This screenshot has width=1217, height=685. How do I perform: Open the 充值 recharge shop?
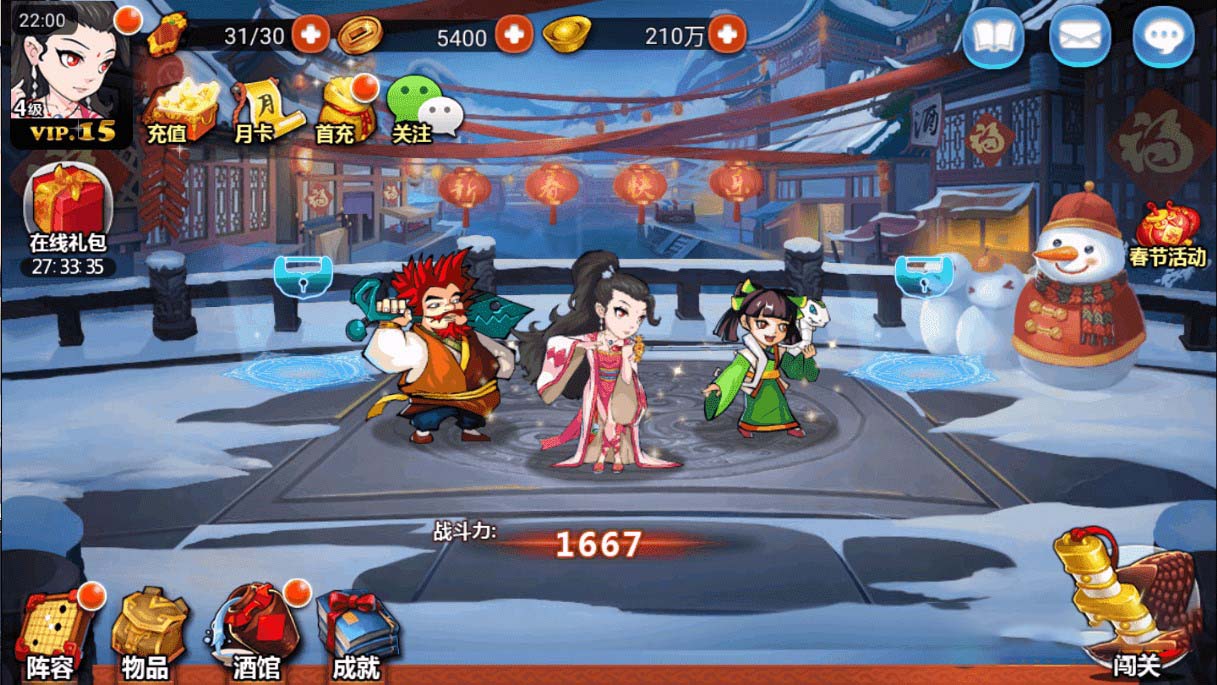point(180,110)
